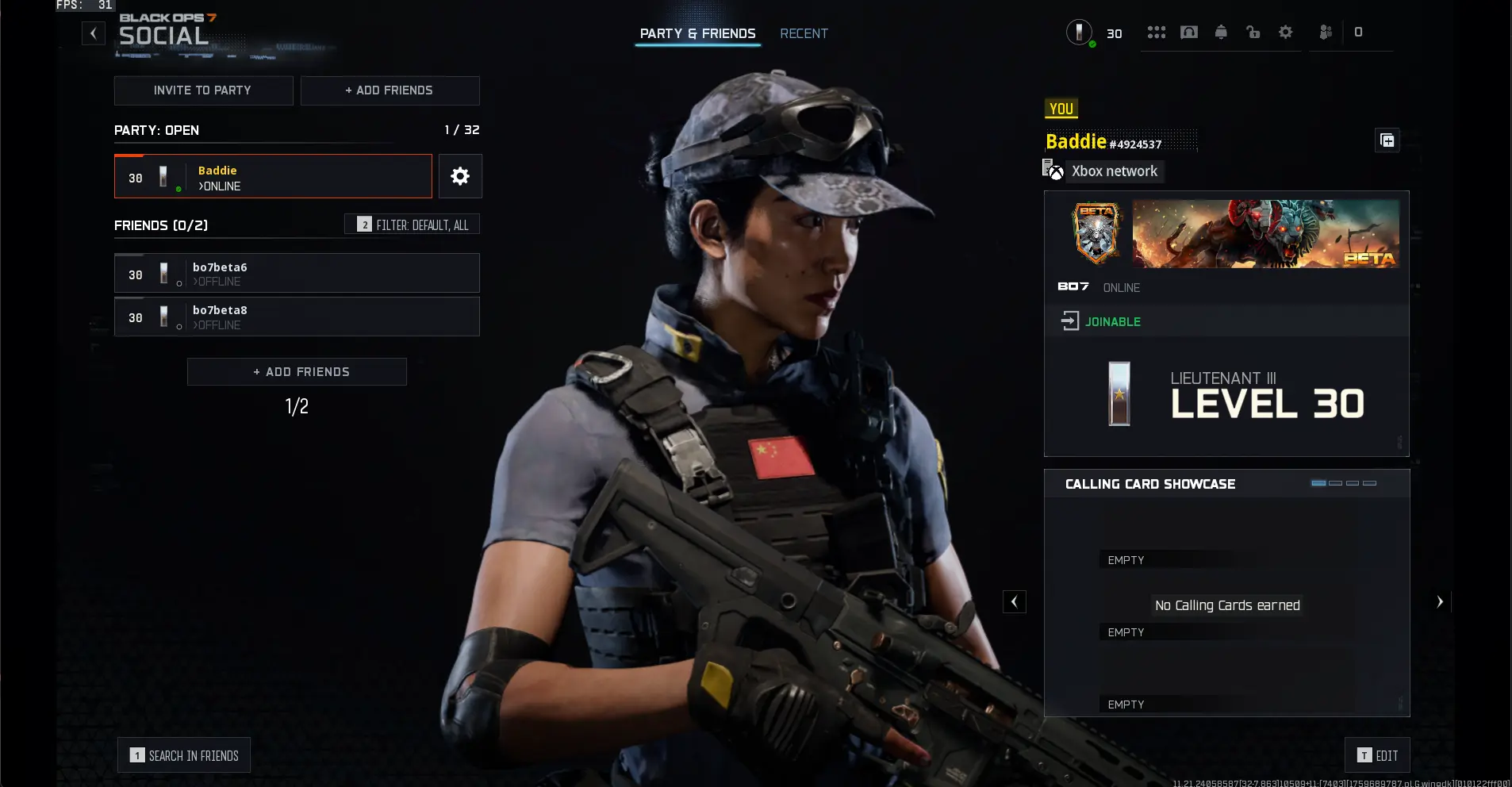
Task: Show notifications via the bell icon
Action: [1221, 33]
